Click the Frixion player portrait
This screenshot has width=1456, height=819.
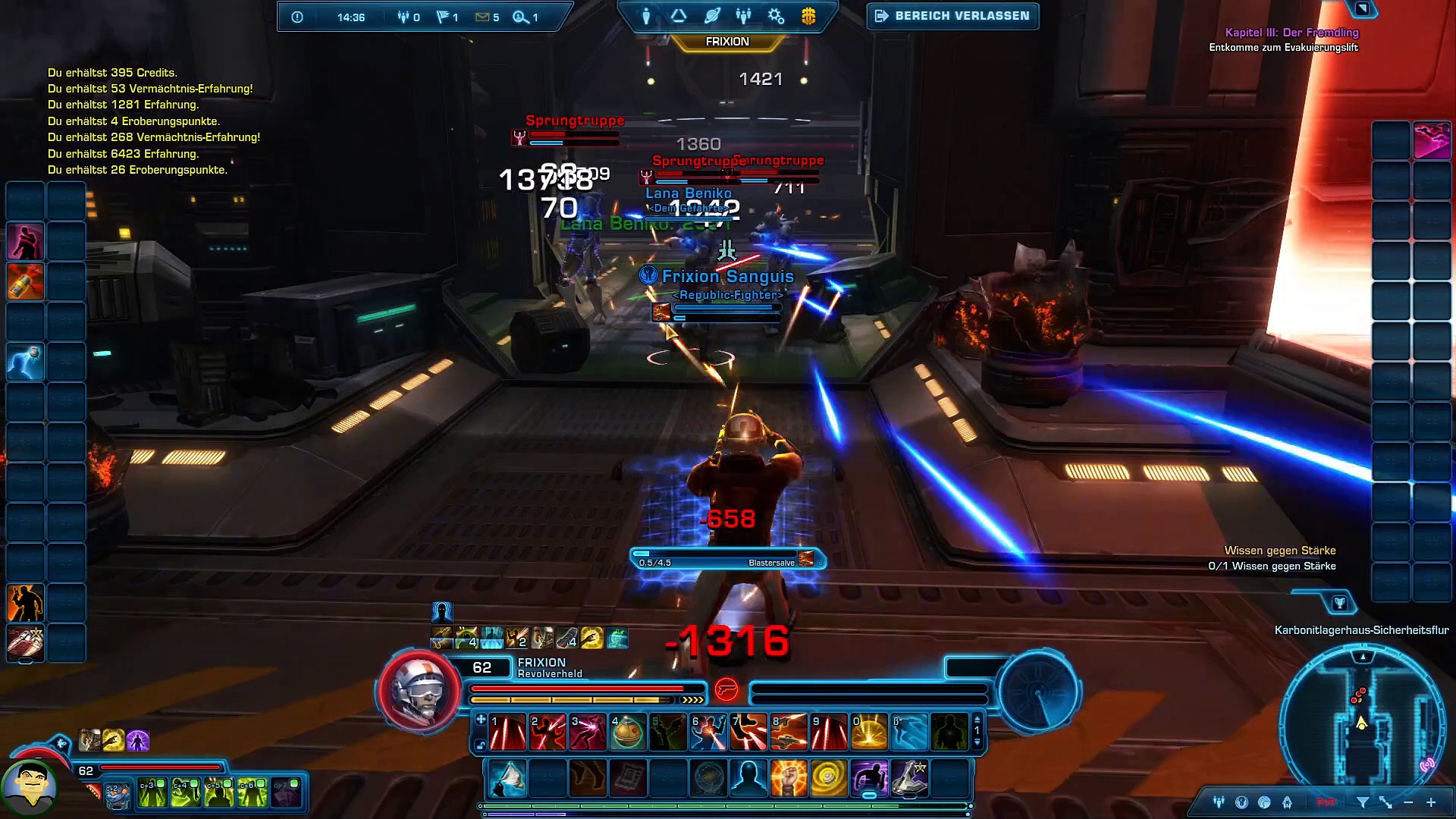pos(419,692)
